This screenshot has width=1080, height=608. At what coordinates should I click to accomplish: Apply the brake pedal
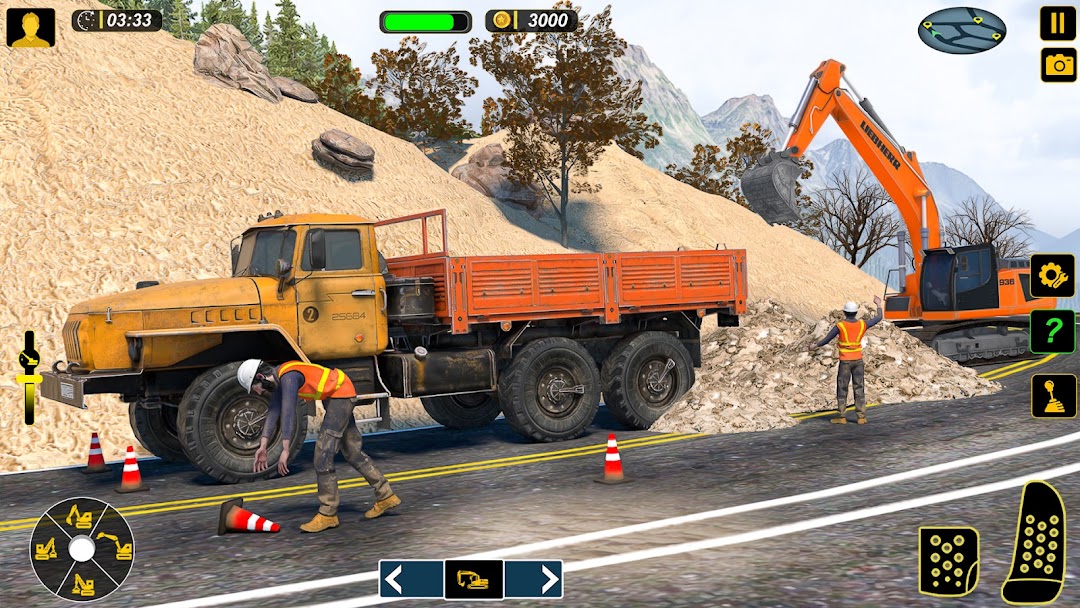[x=948, y=562]
